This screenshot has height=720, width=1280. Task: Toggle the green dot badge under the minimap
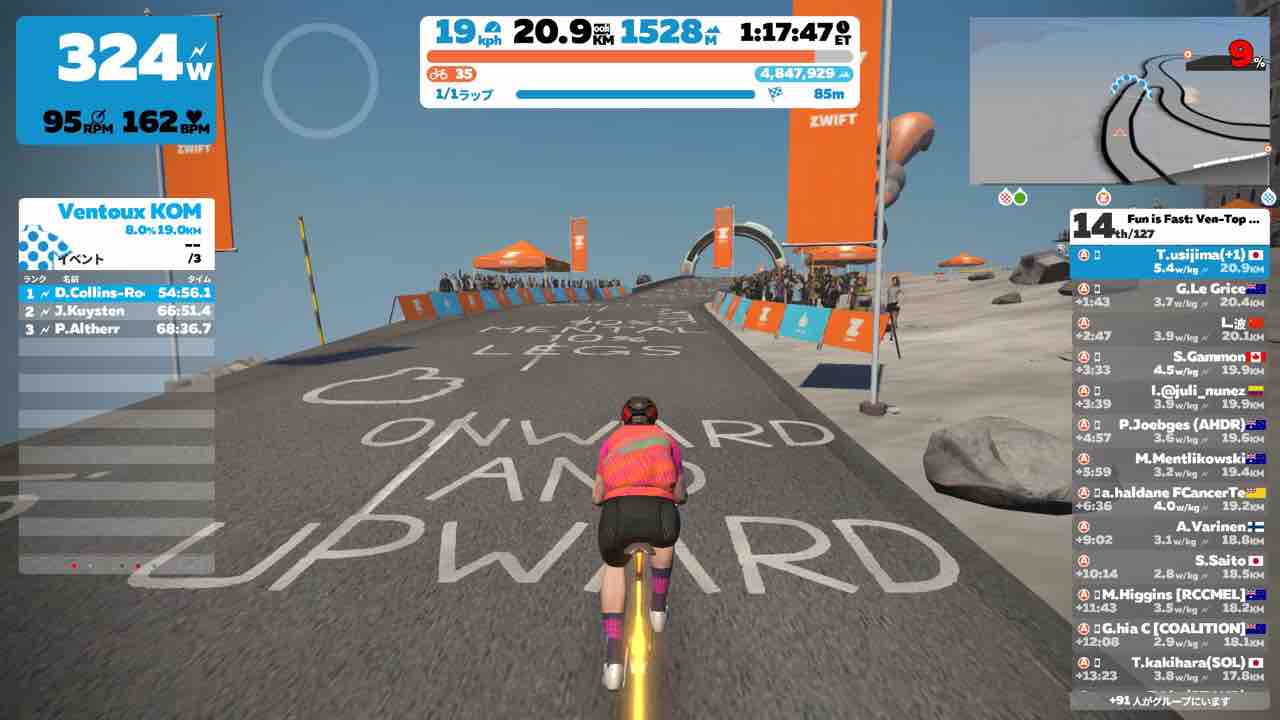[1019, 197]
